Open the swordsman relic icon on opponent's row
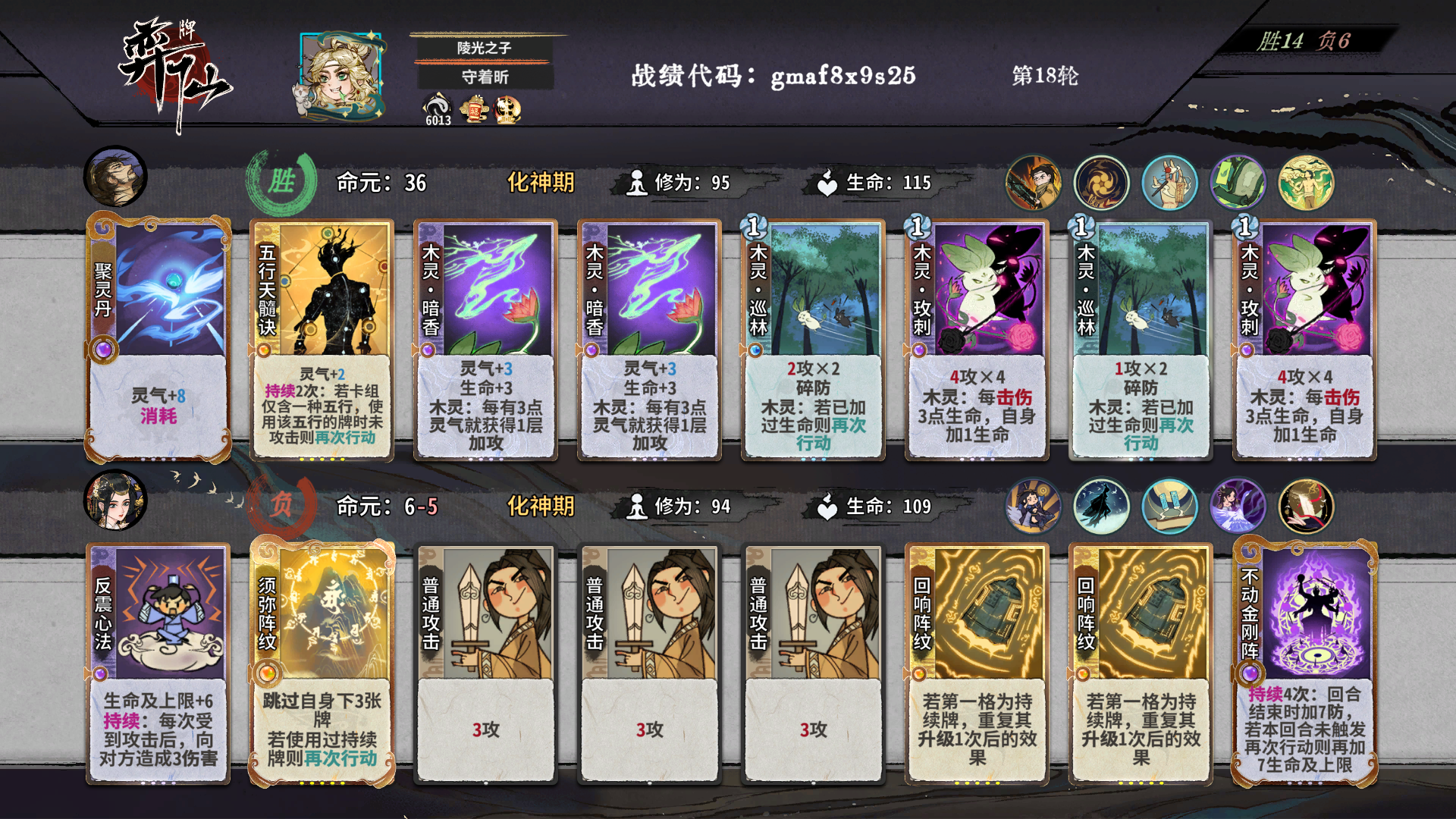The height and width of the screenshot is (819, 1456). (1033, 182)
